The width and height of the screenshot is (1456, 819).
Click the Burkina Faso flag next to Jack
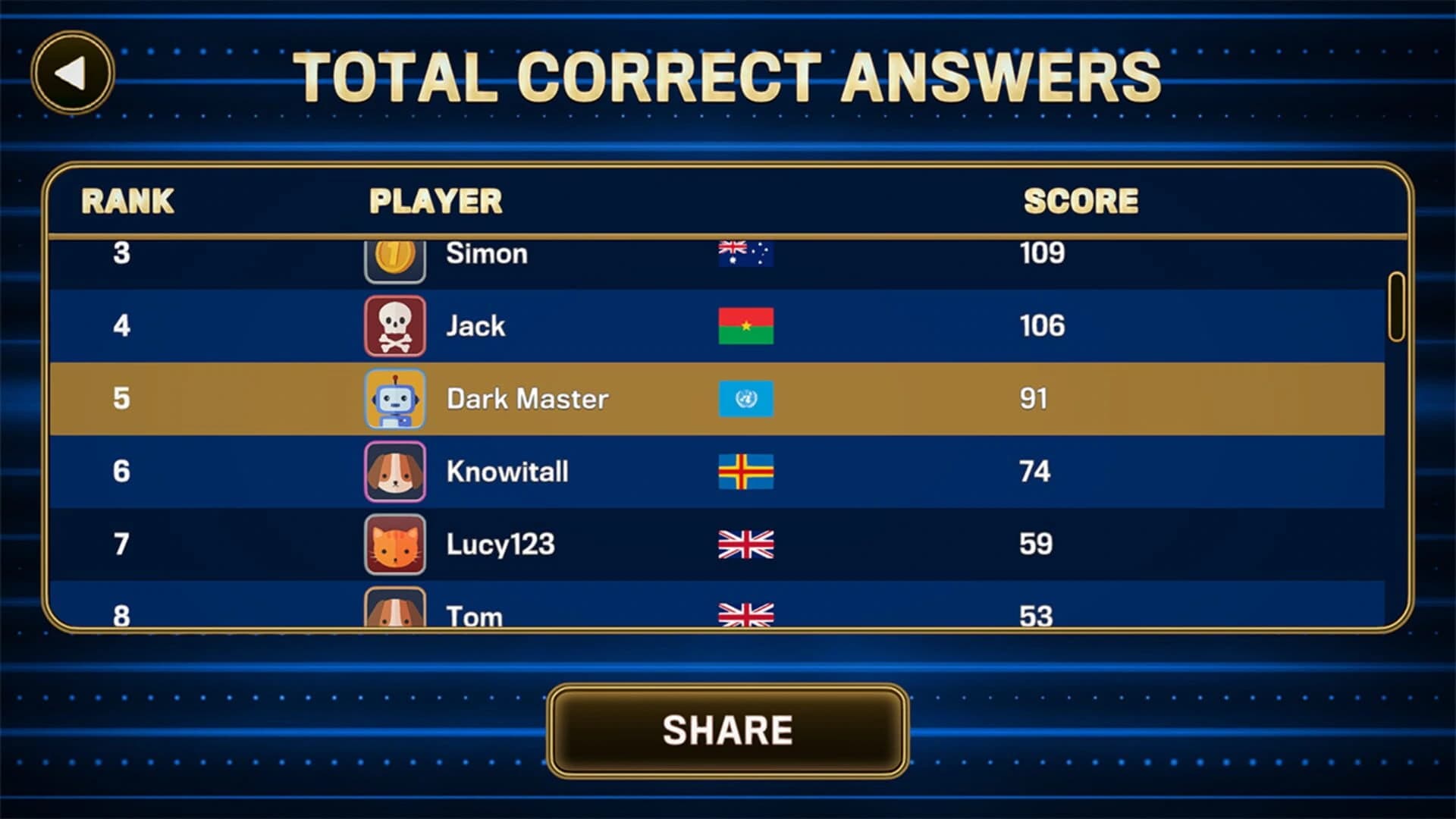click(745, 326)
